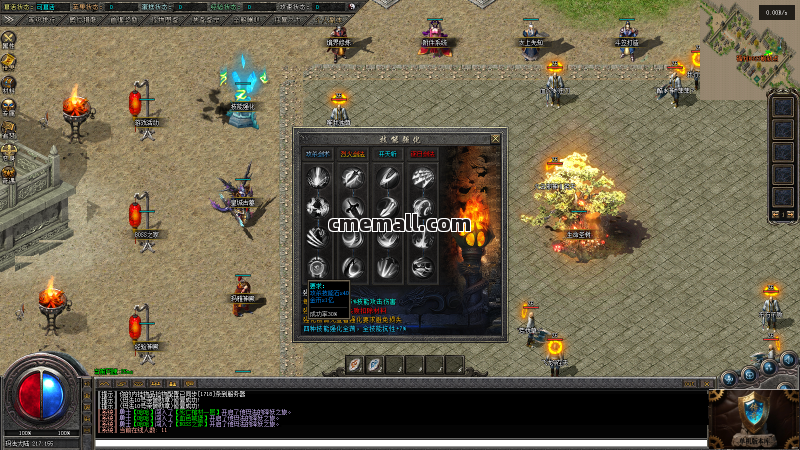Use the first hotbar item slot

354,365
